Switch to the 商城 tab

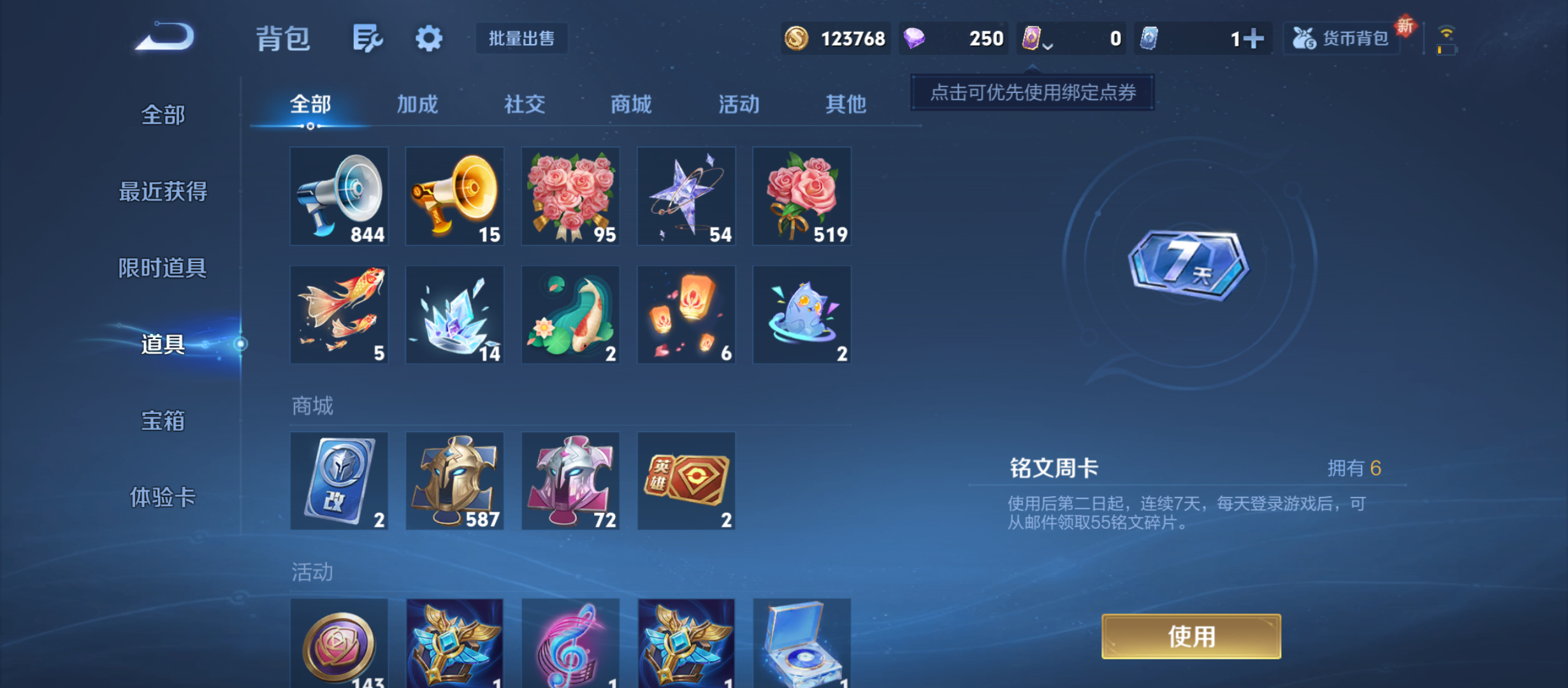[x=630, y=104]
